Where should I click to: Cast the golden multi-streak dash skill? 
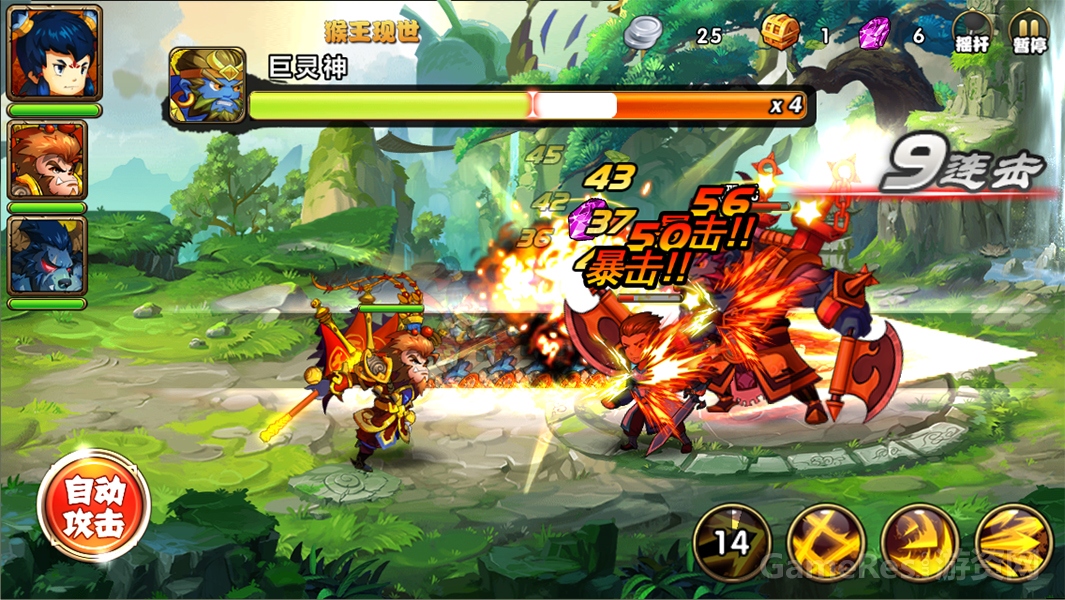point(1012,542)
